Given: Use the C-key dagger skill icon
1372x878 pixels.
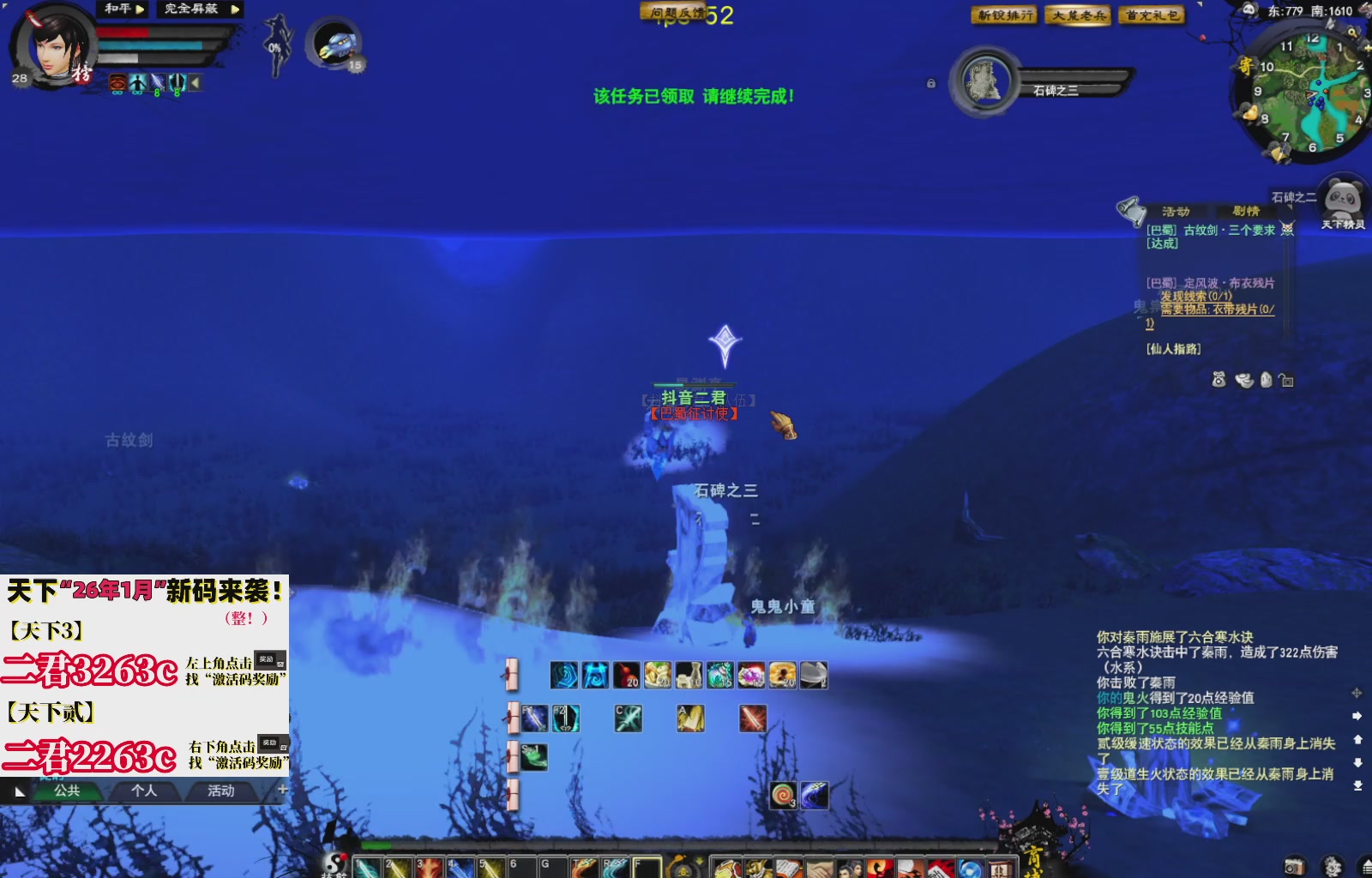Looking at the screenshot, I should pos(629,719).
